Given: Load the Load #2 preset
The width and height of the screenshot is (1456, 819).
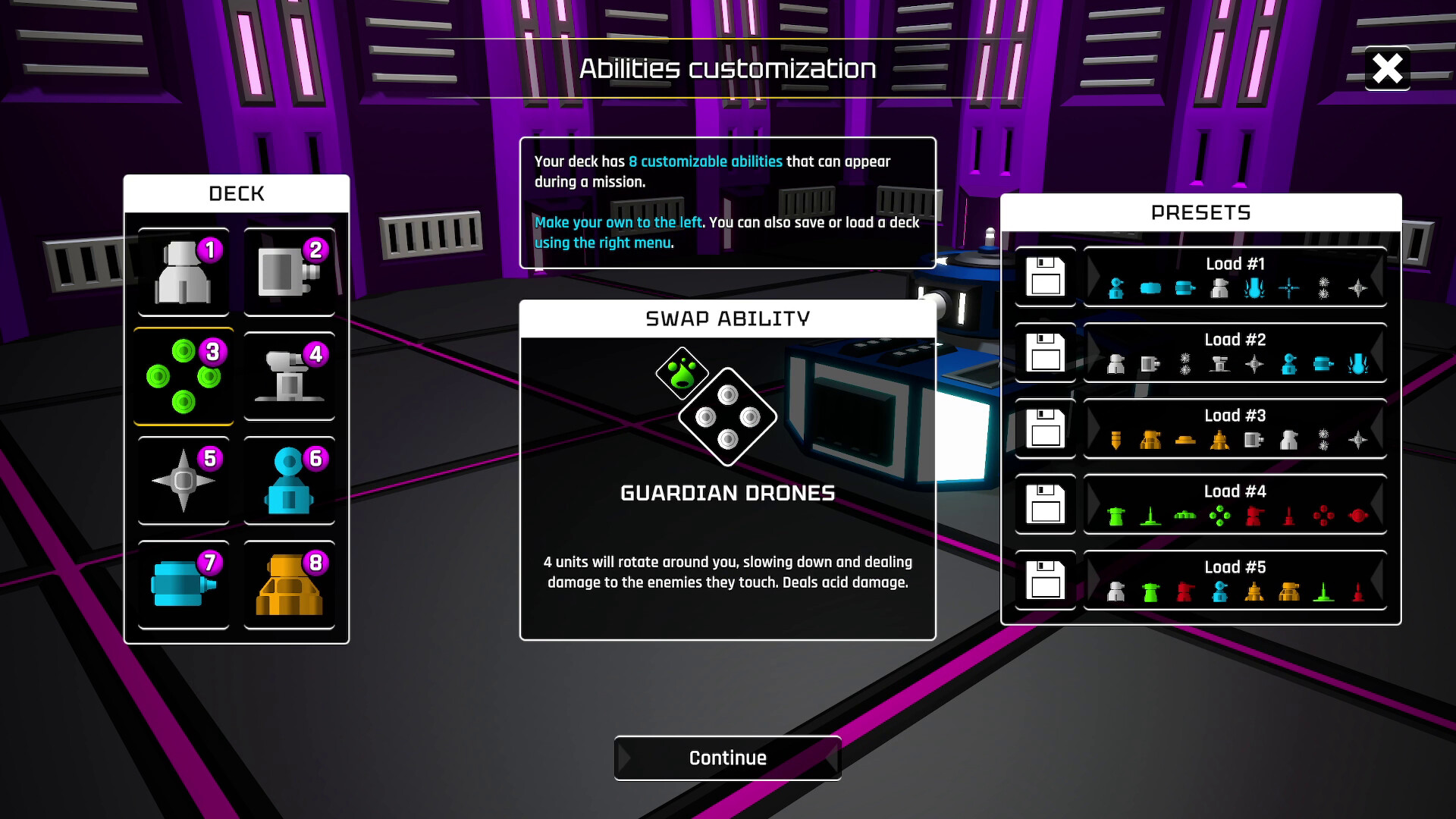Looking at the screenshot, I should pos(1235,353).
